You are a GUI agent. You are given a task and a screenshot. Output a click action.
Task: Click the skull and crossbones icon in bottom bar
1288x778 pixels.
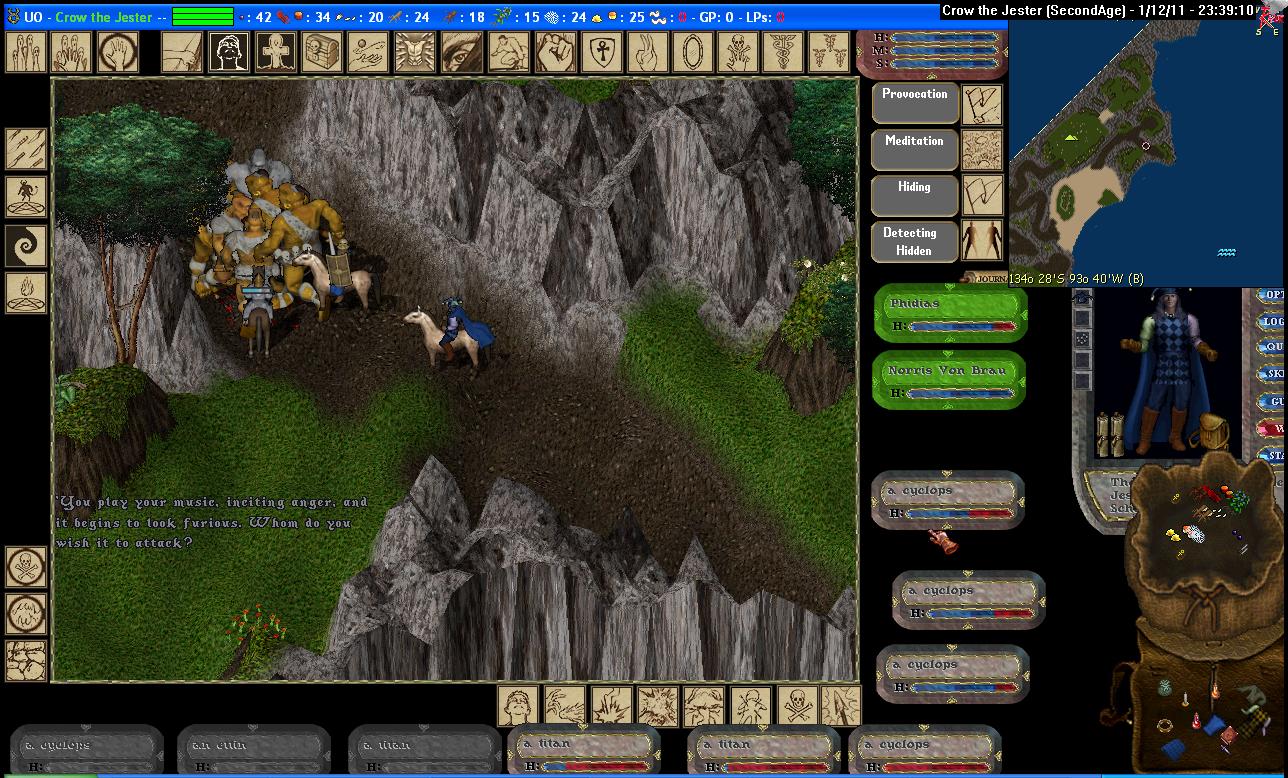pos(797,705)
